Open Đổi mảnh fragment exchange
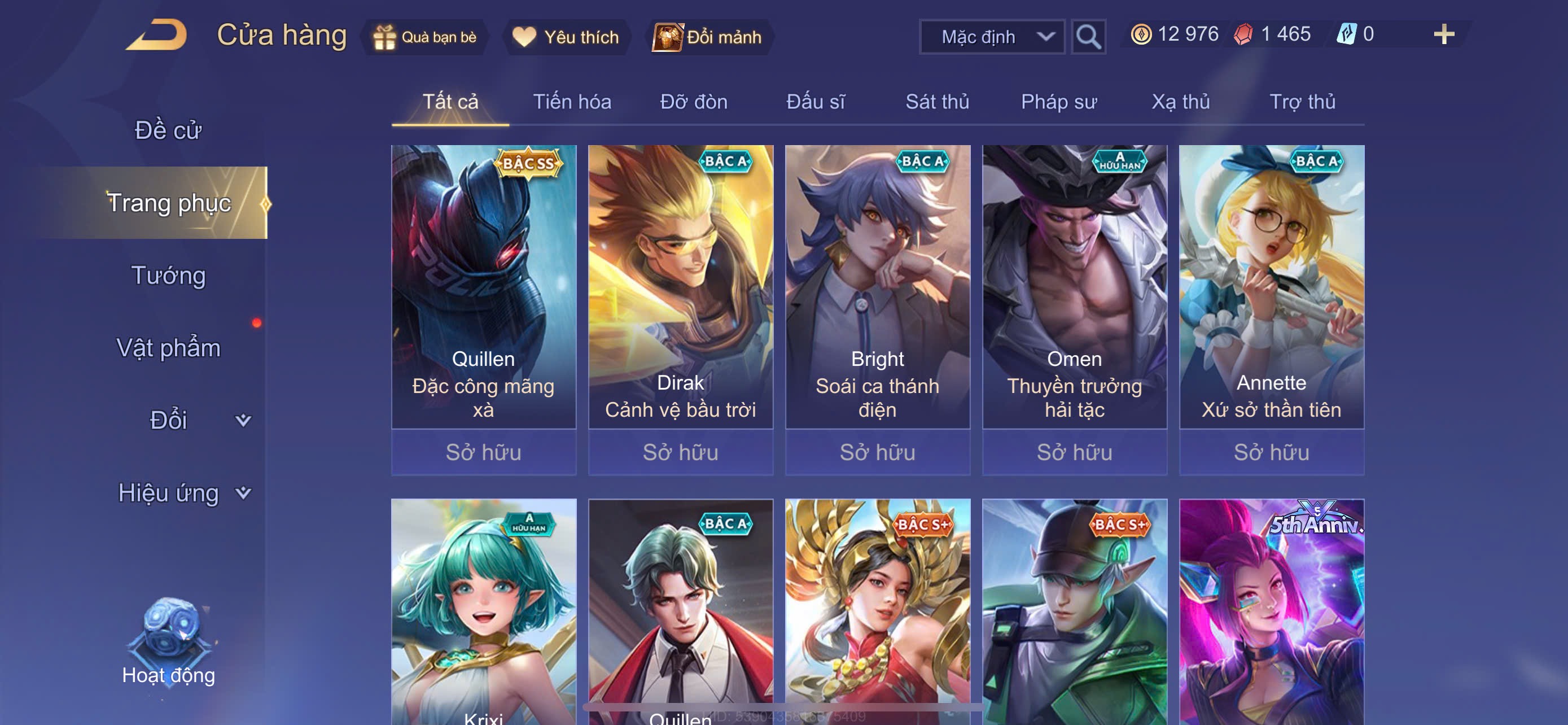Screen dimensions: 1568x725 (x=708, y=37)
